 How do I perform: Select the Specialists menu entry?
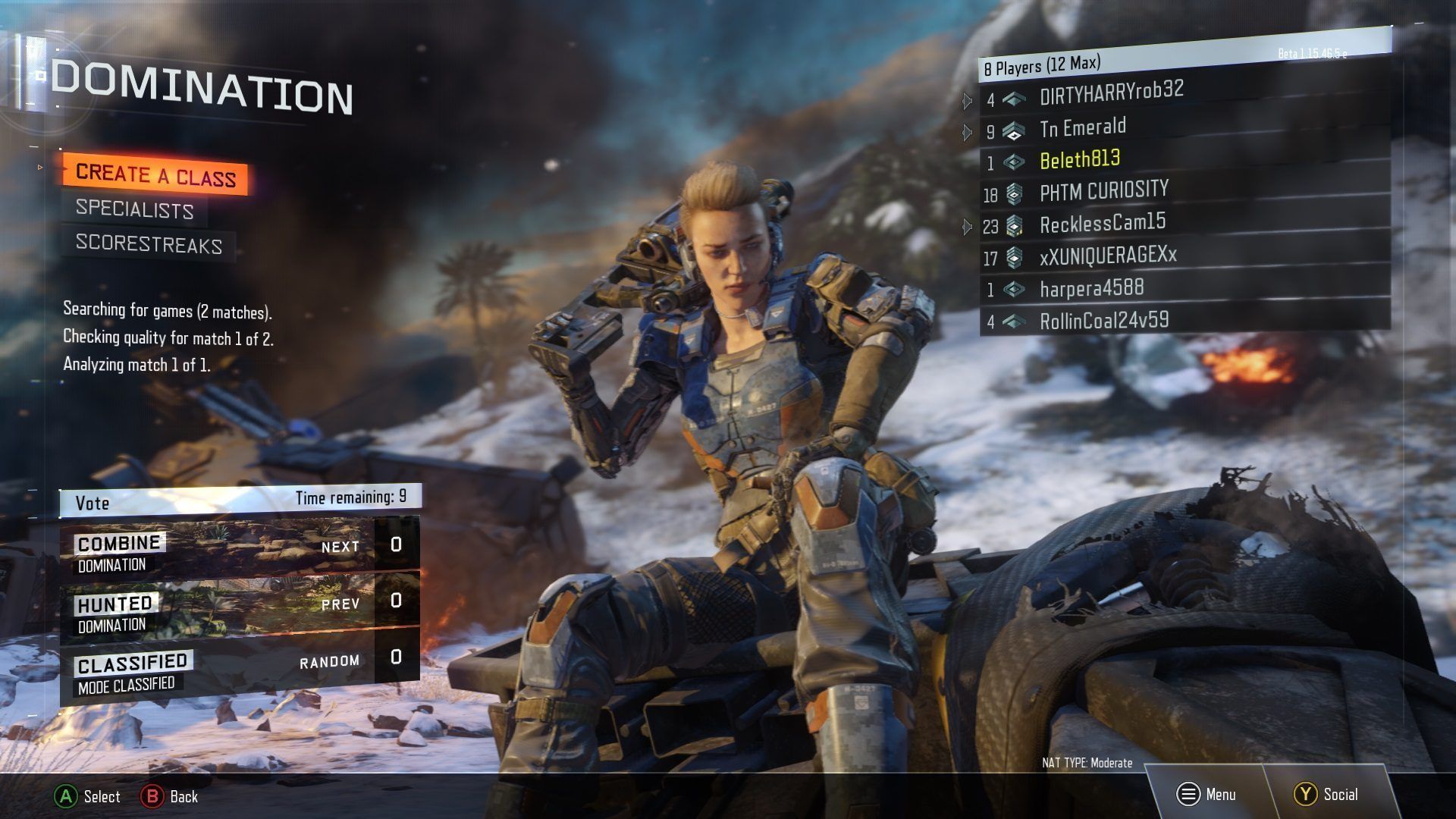point(134,209)
